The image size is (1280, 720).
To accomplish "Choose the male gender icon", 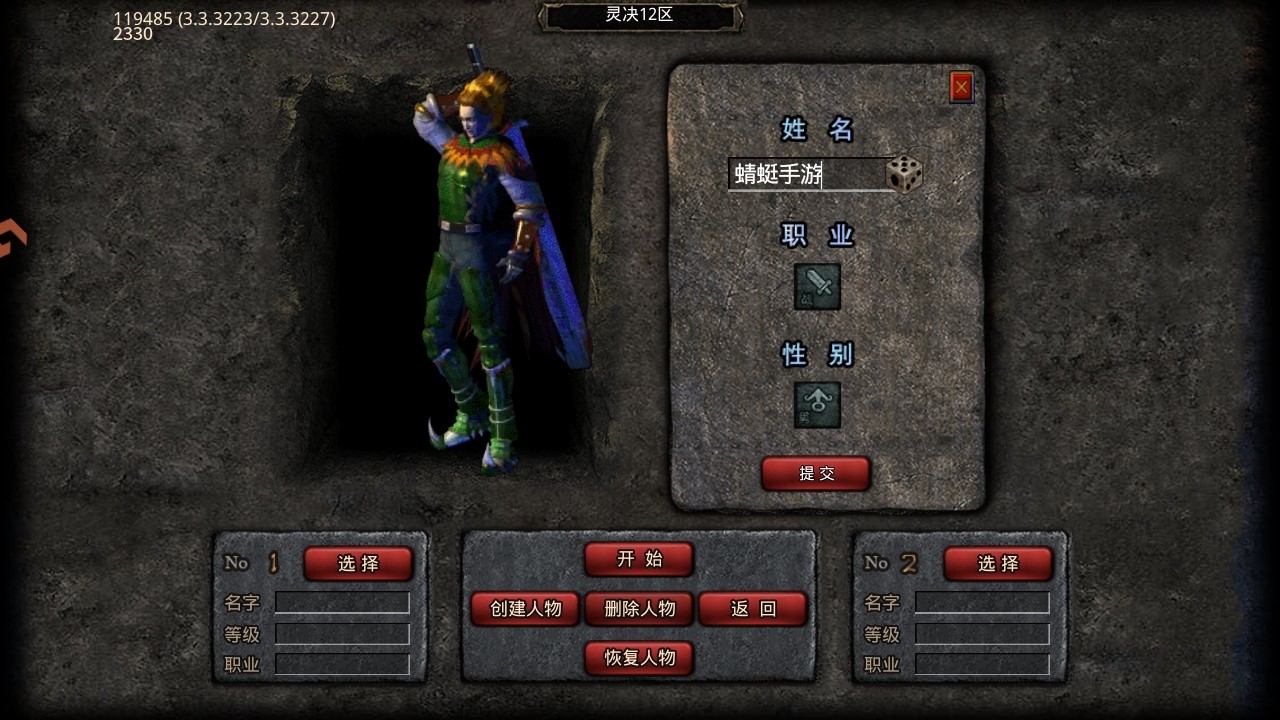I will [817, 405].
